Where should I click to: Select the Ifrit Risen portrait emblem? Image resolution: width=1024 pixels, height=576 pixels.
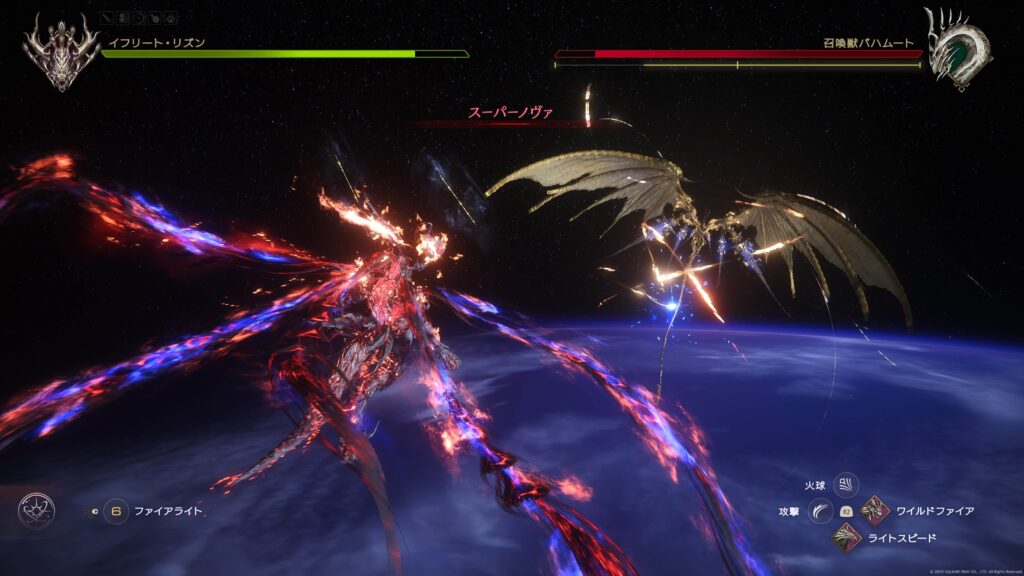click(61, 50)
